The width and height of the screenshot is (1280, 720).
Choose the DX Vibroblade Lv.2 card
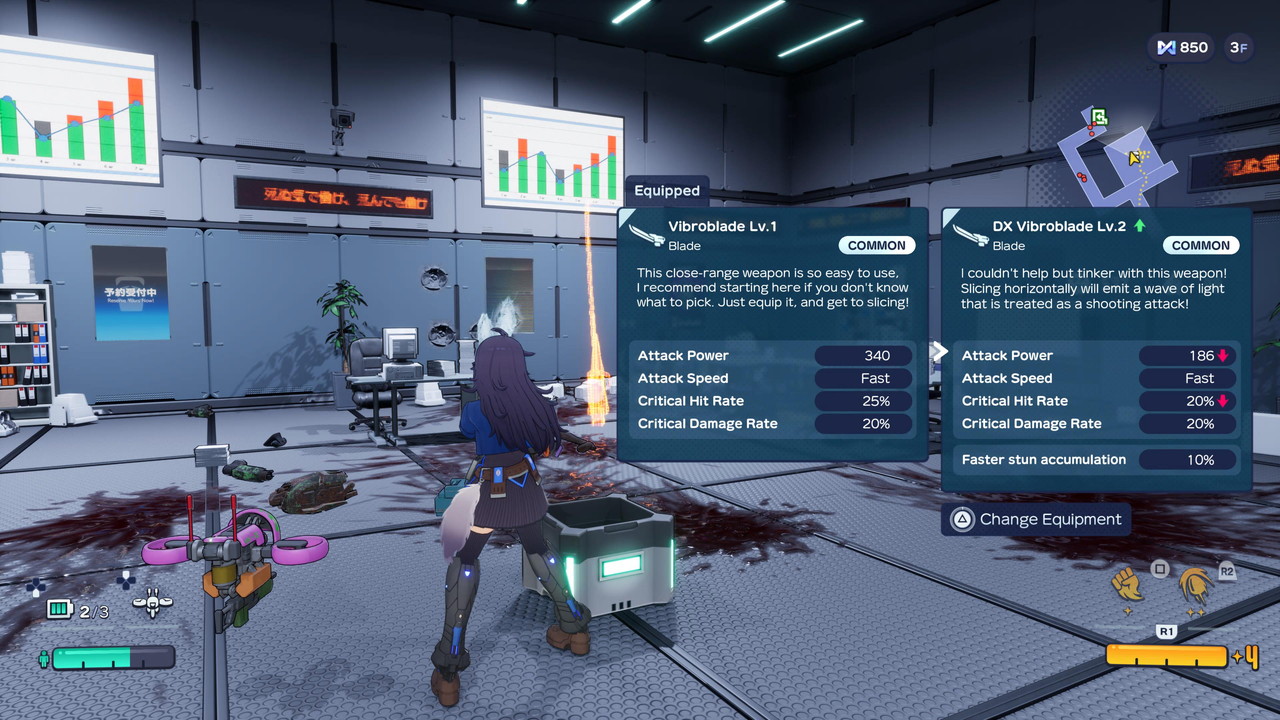[1096, 348]
